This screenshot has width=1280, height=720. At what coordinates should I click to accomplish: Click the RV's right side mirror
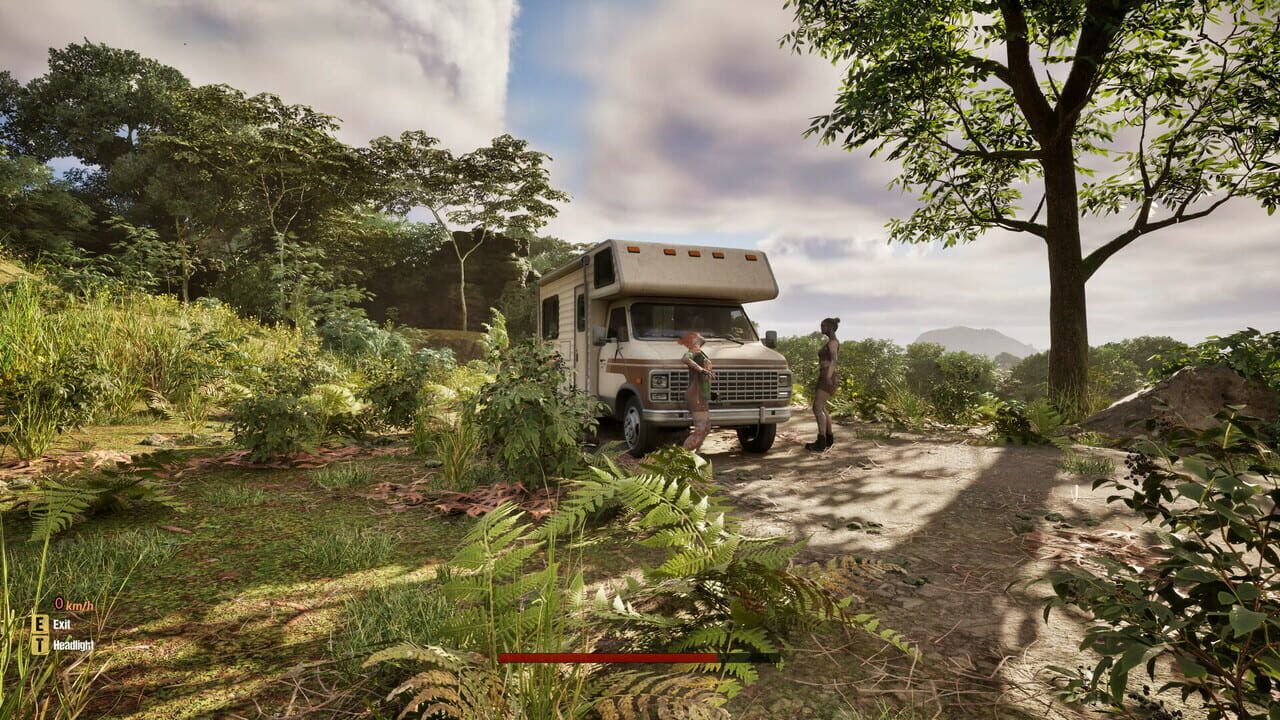point(770,335)
